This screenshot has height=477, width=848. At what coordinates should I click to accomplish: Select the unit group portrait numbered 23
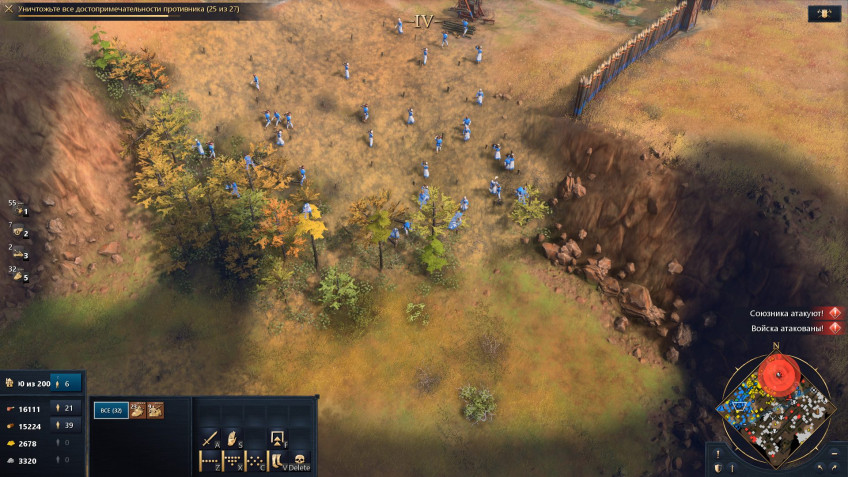click(x=139, y=410)
